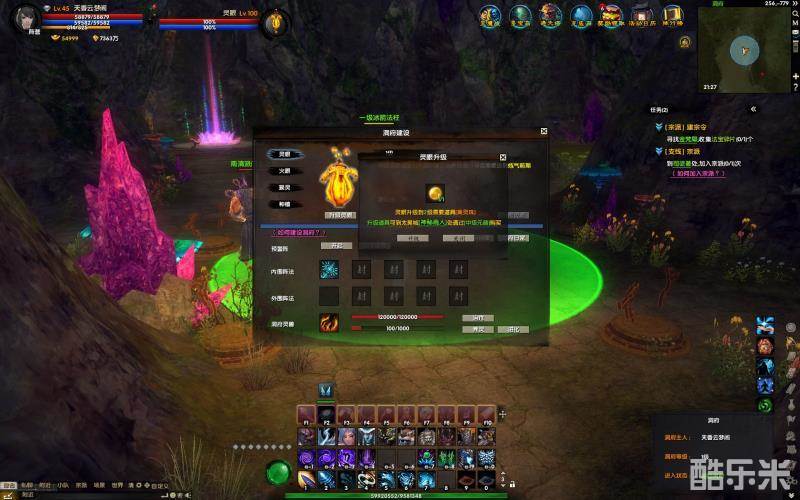
Task: Select the blue inner formation slot icon
Action: (x=329, y=269)
